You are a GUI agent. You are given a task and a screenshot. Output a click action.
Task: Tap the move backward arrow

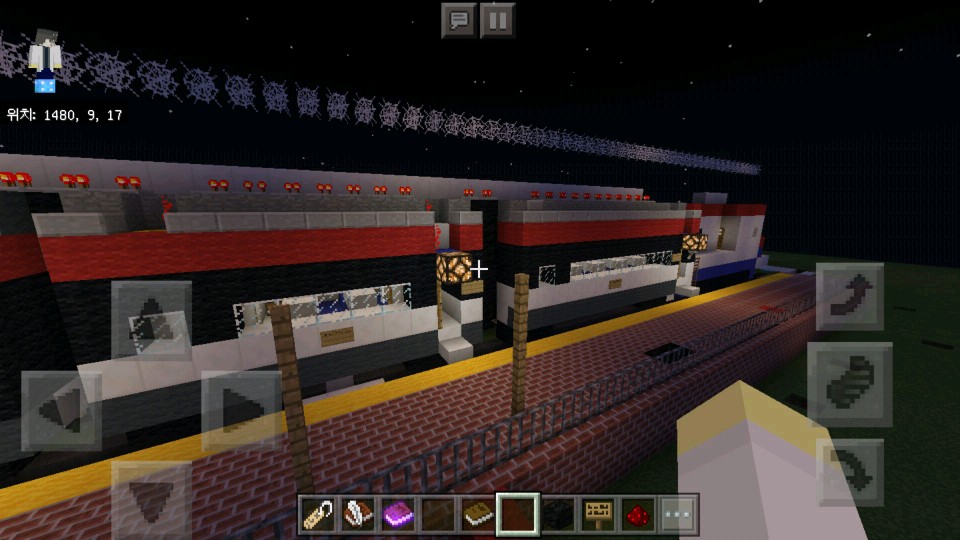pos(151,499)
